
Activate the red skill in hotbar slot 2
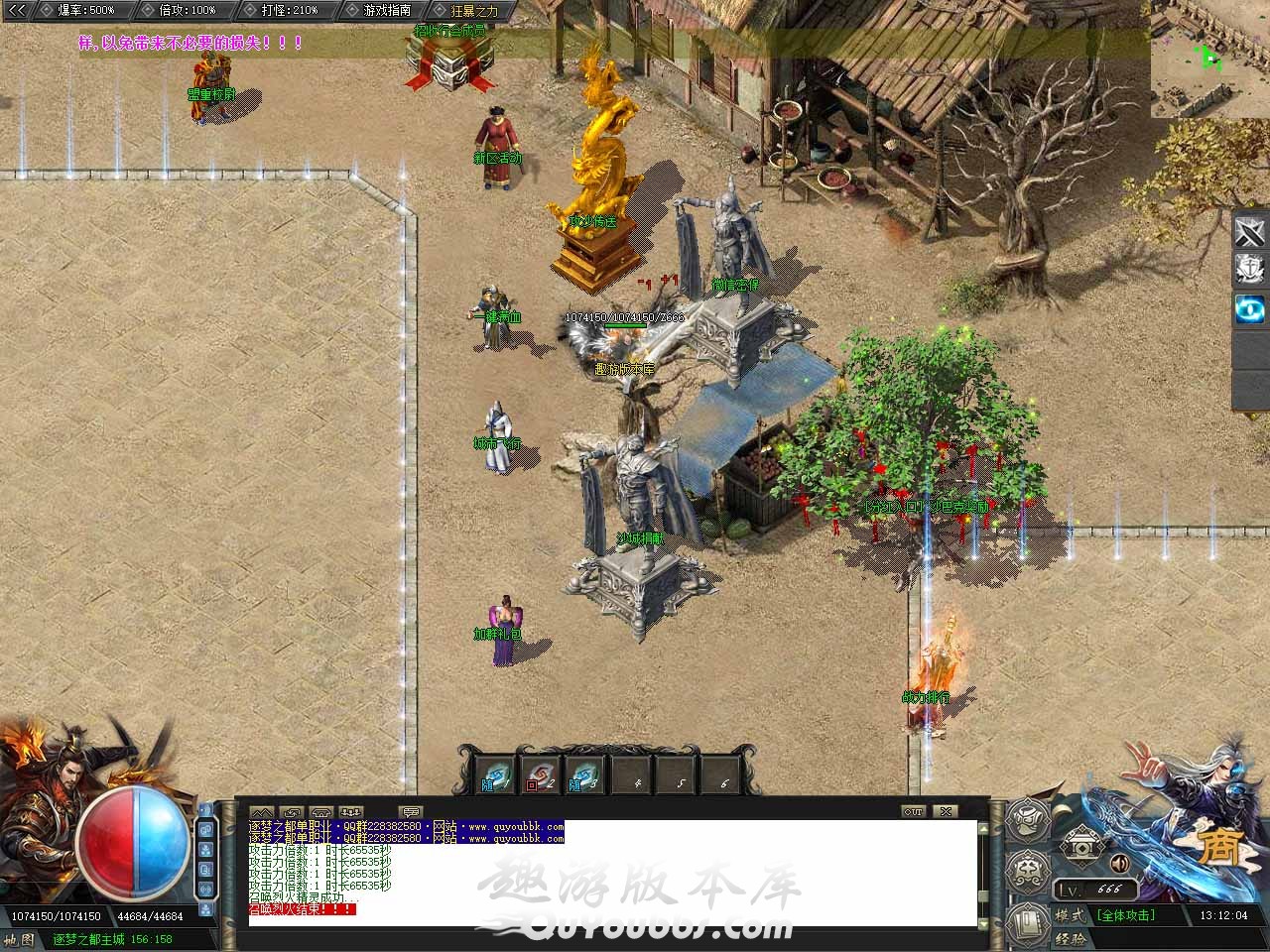click(540, 775)
